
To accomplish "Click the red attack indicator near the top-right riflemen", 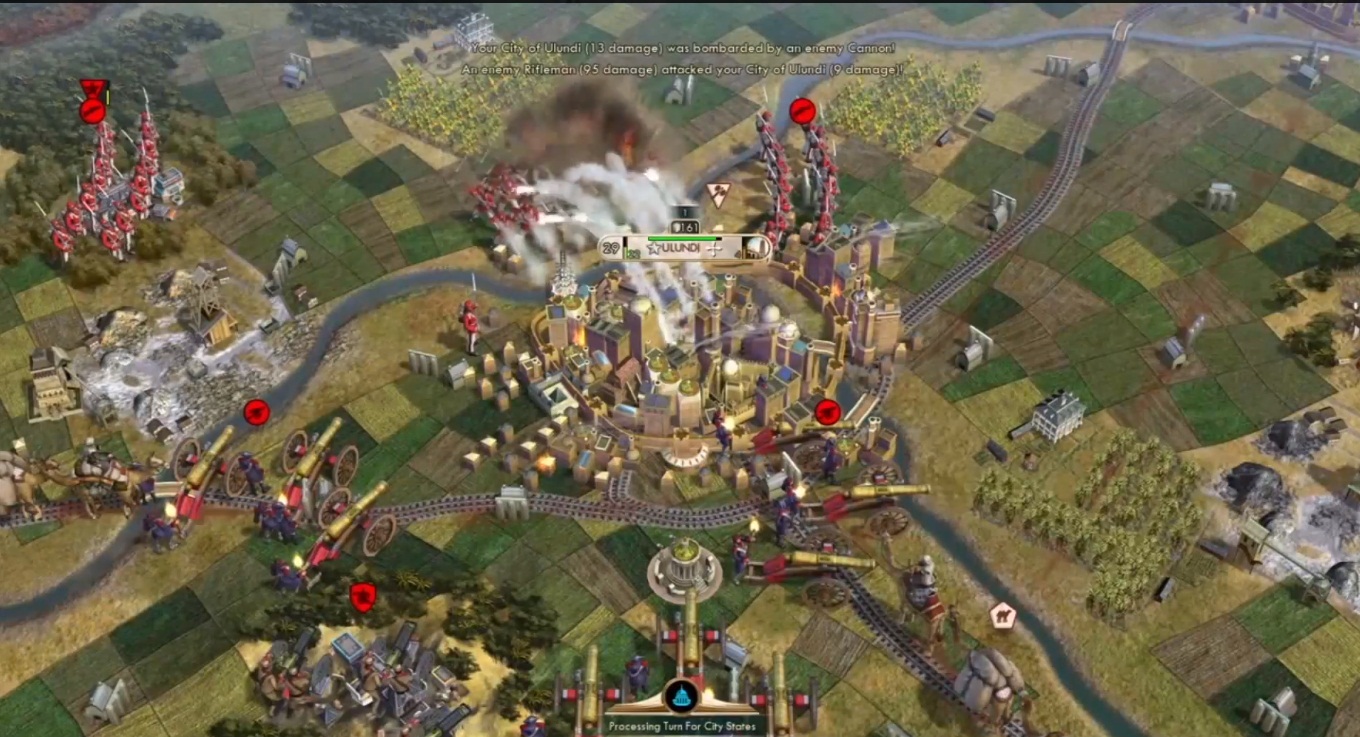I will point(801,111).
